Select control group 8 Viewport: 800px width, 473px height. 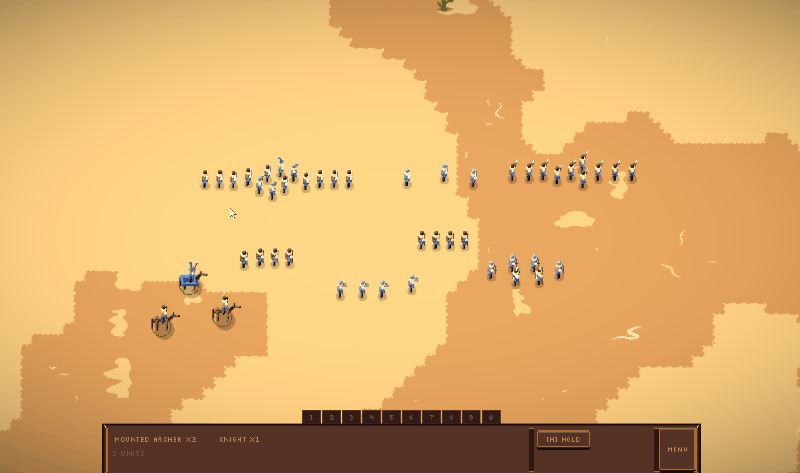coord(451,417)
